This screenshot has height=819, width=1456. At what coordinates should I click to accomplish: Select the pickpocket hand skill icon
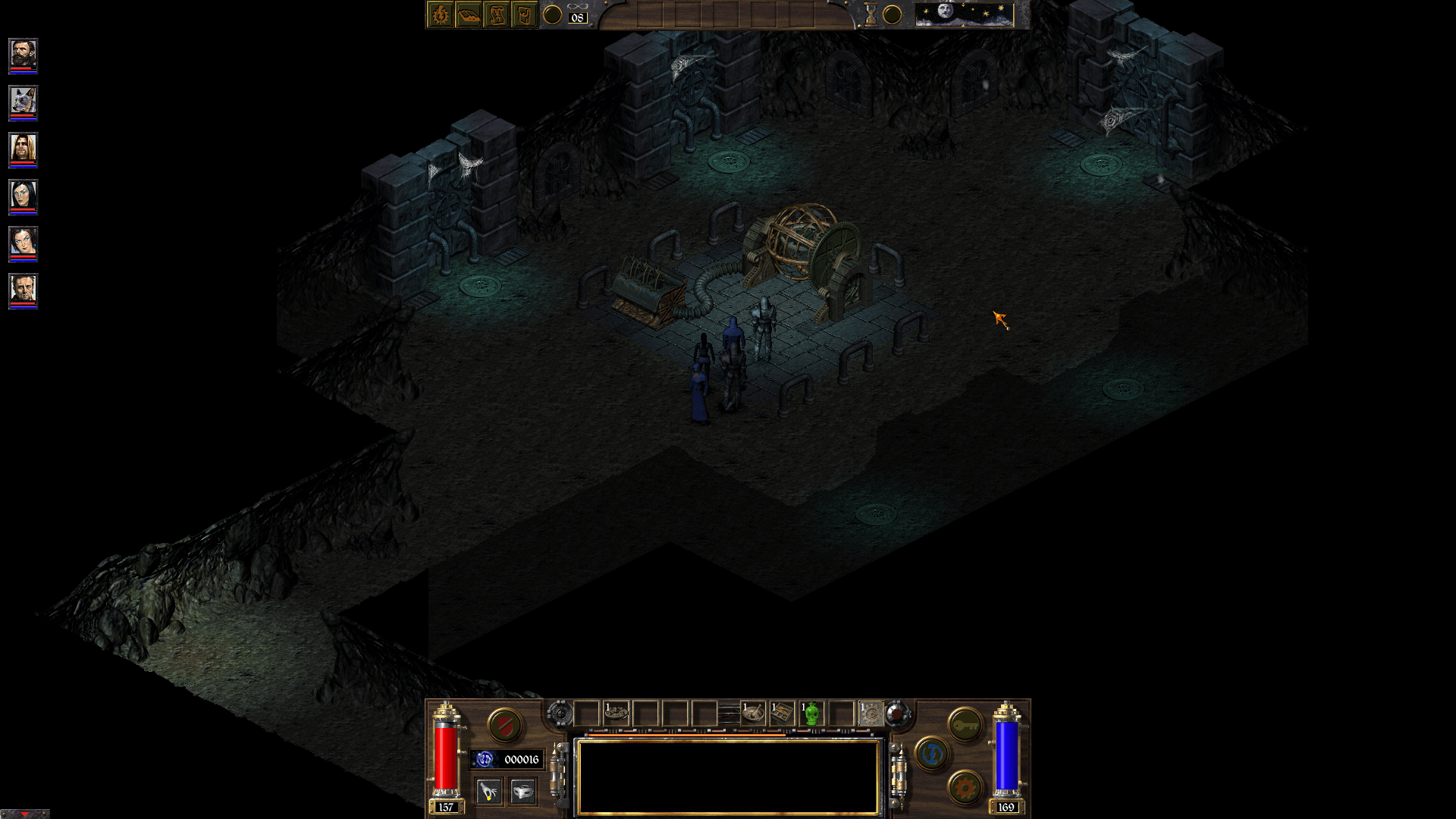(489, 790)
